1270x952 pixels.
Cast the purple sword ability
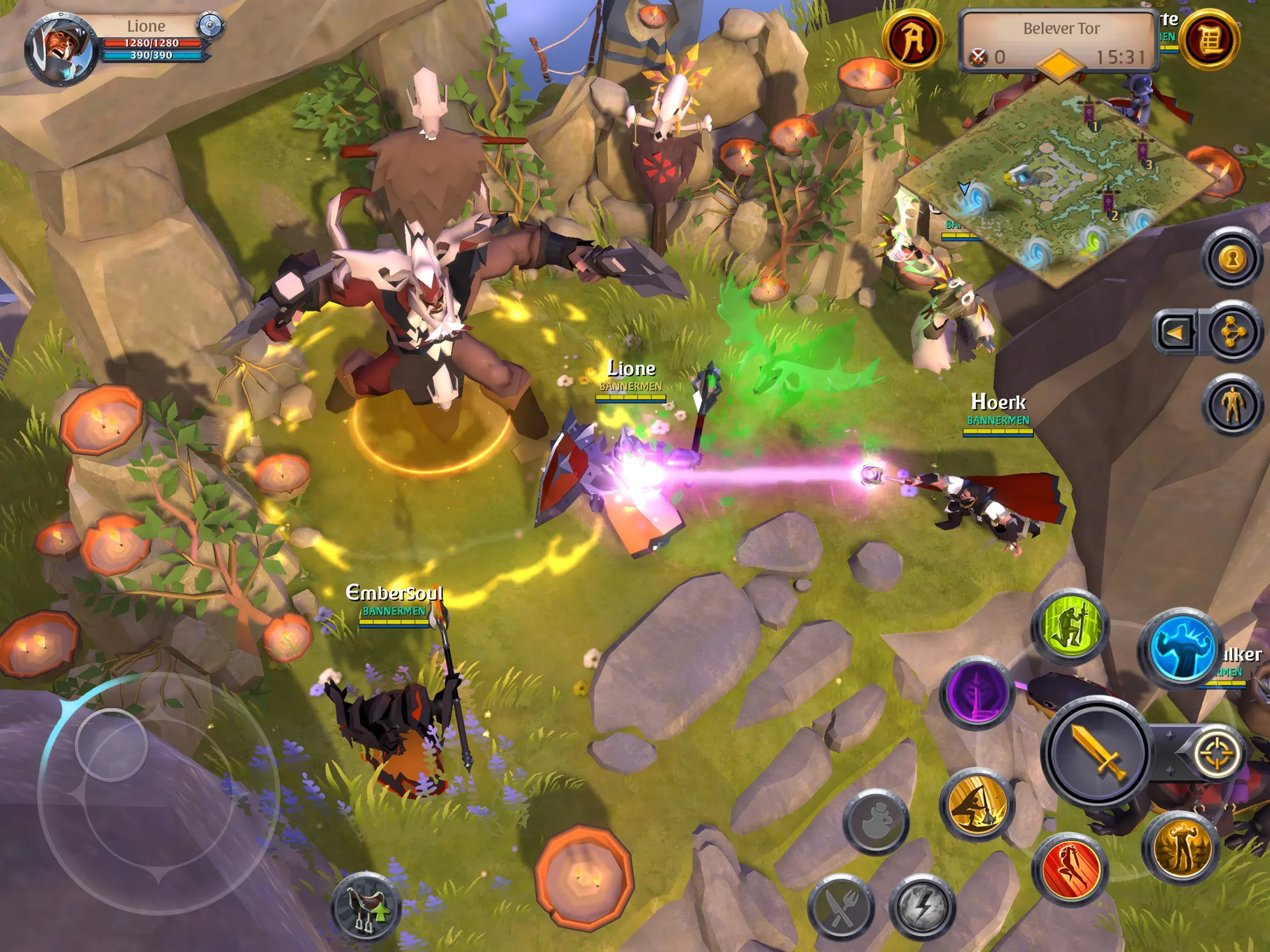coord(977,693)
